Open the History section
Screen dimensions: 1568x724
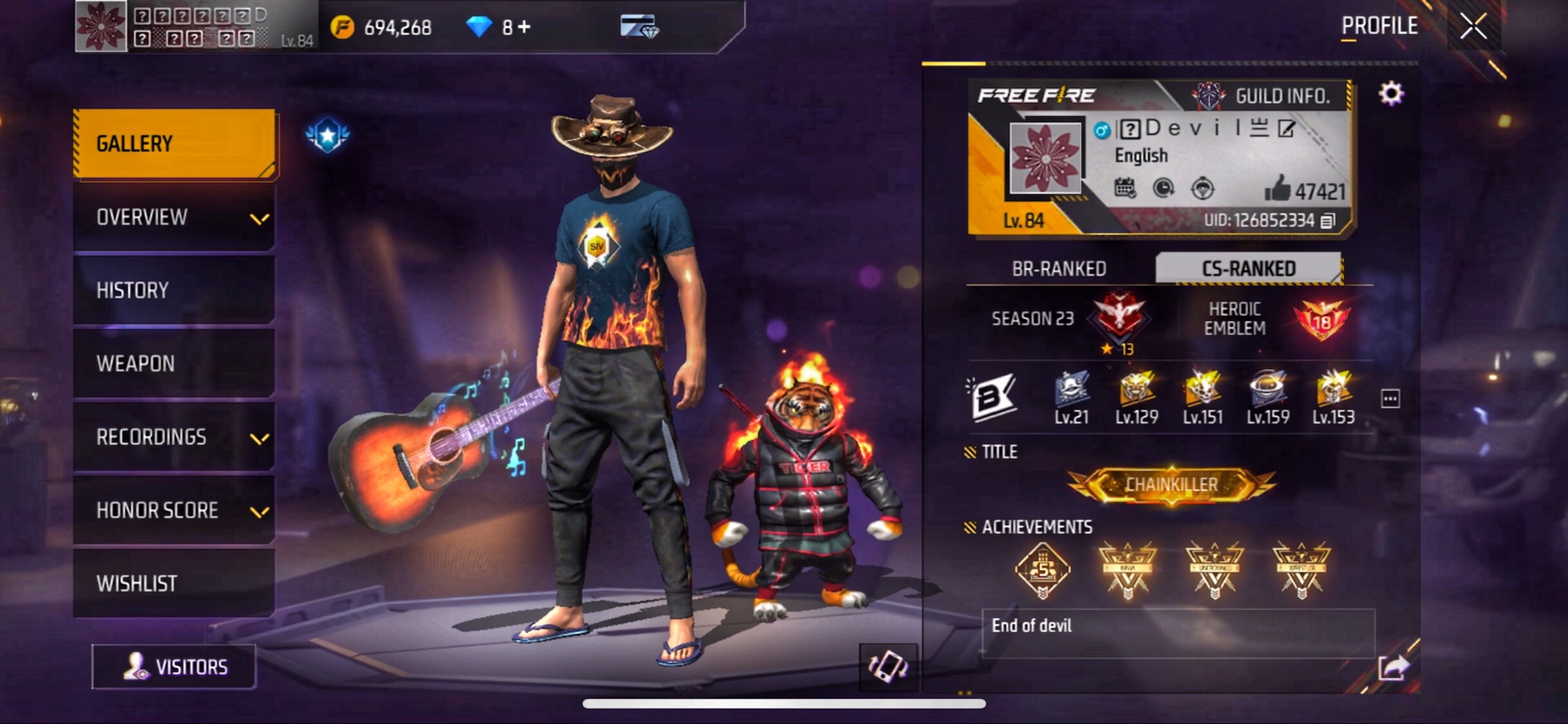click(174, 290)
